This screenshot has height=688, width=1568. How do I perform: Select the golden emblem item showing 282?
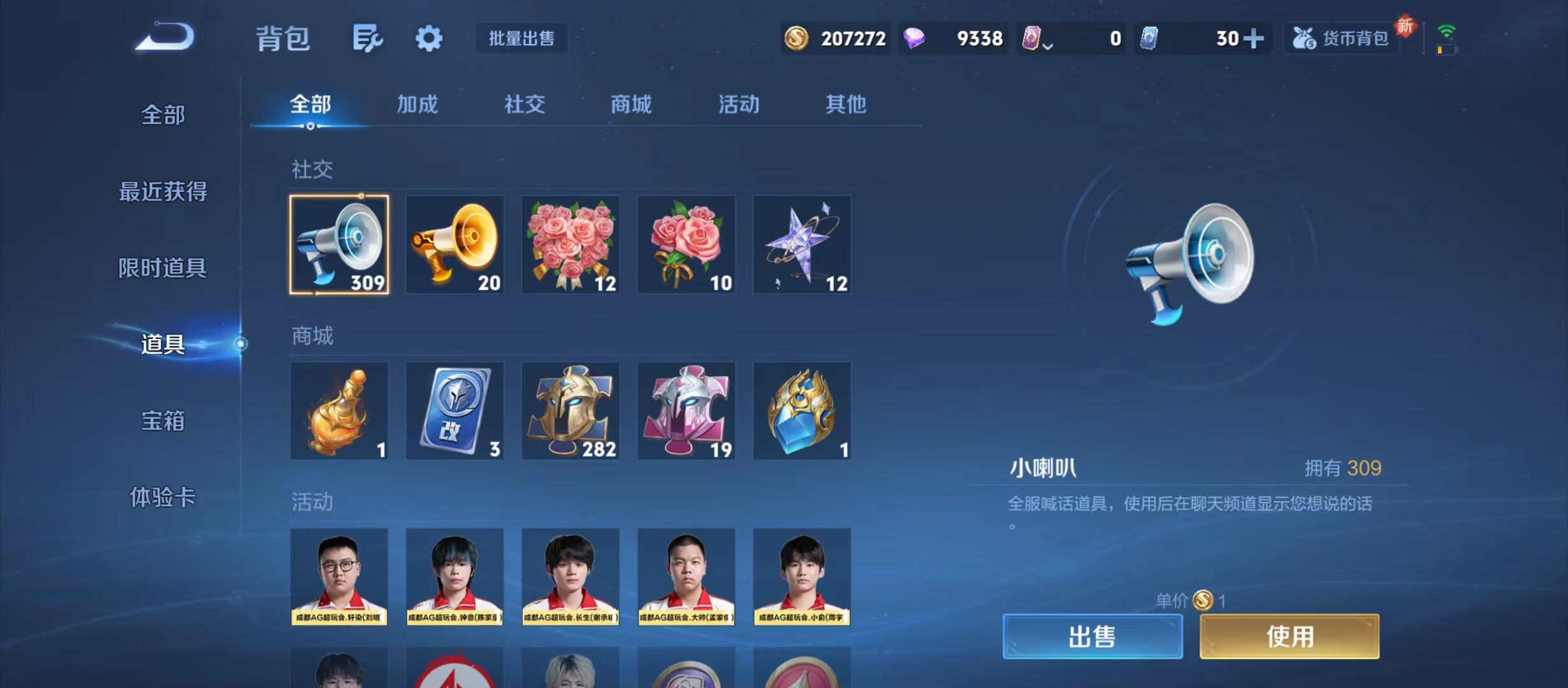pyautogui.click(x=570, y=411)
